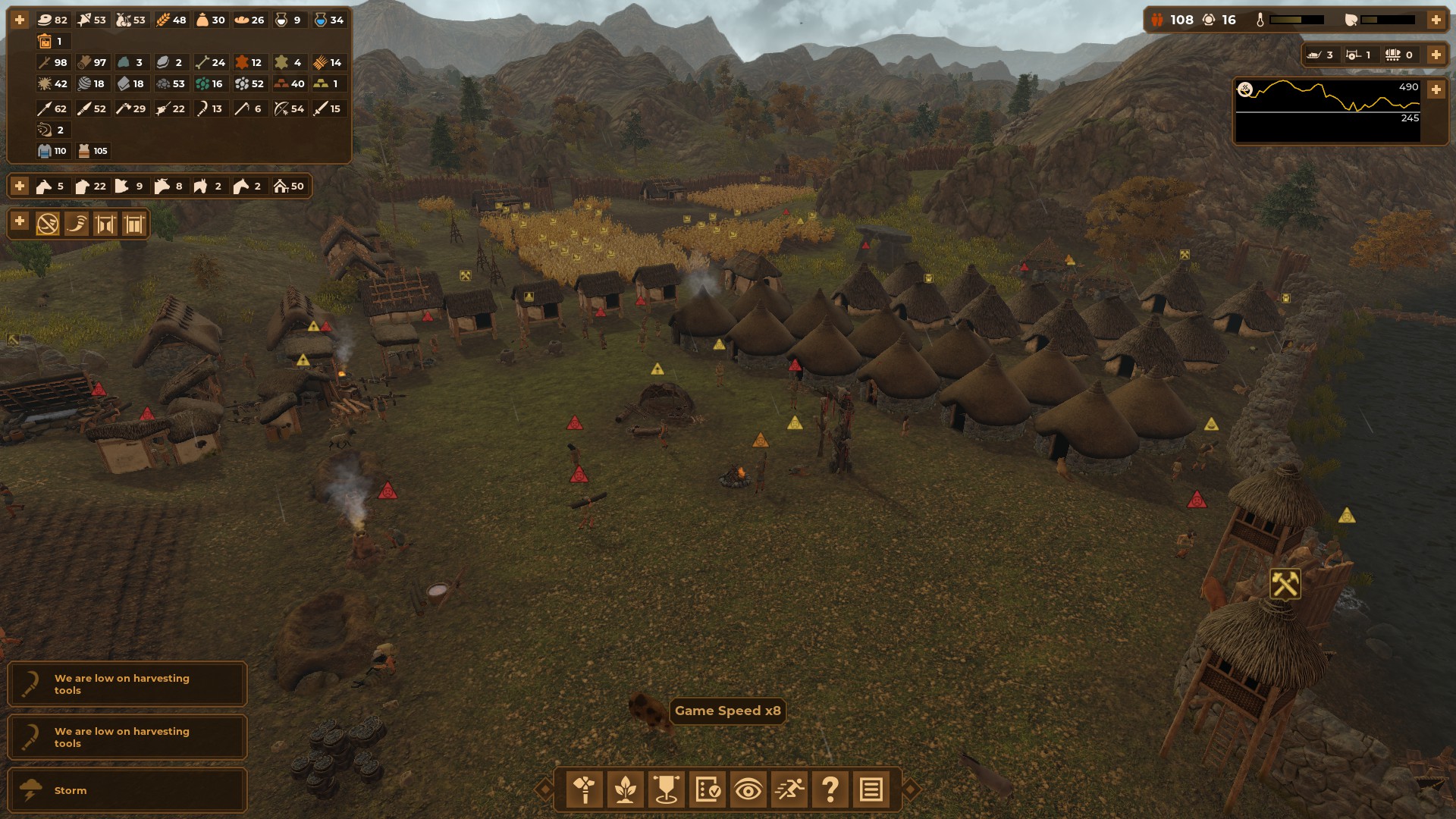Expand the population panel plus button
1456x819 pixels.
coord(1436,20)
